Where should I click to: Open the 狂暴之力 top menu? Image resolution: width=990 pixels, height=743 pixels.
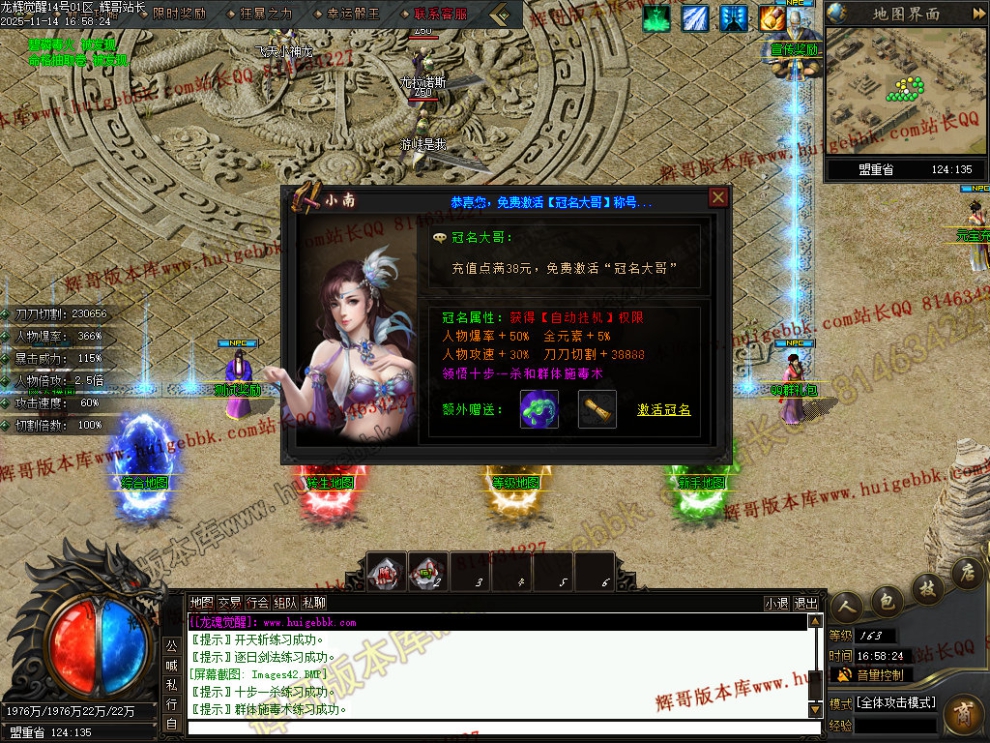click(267, 14)
